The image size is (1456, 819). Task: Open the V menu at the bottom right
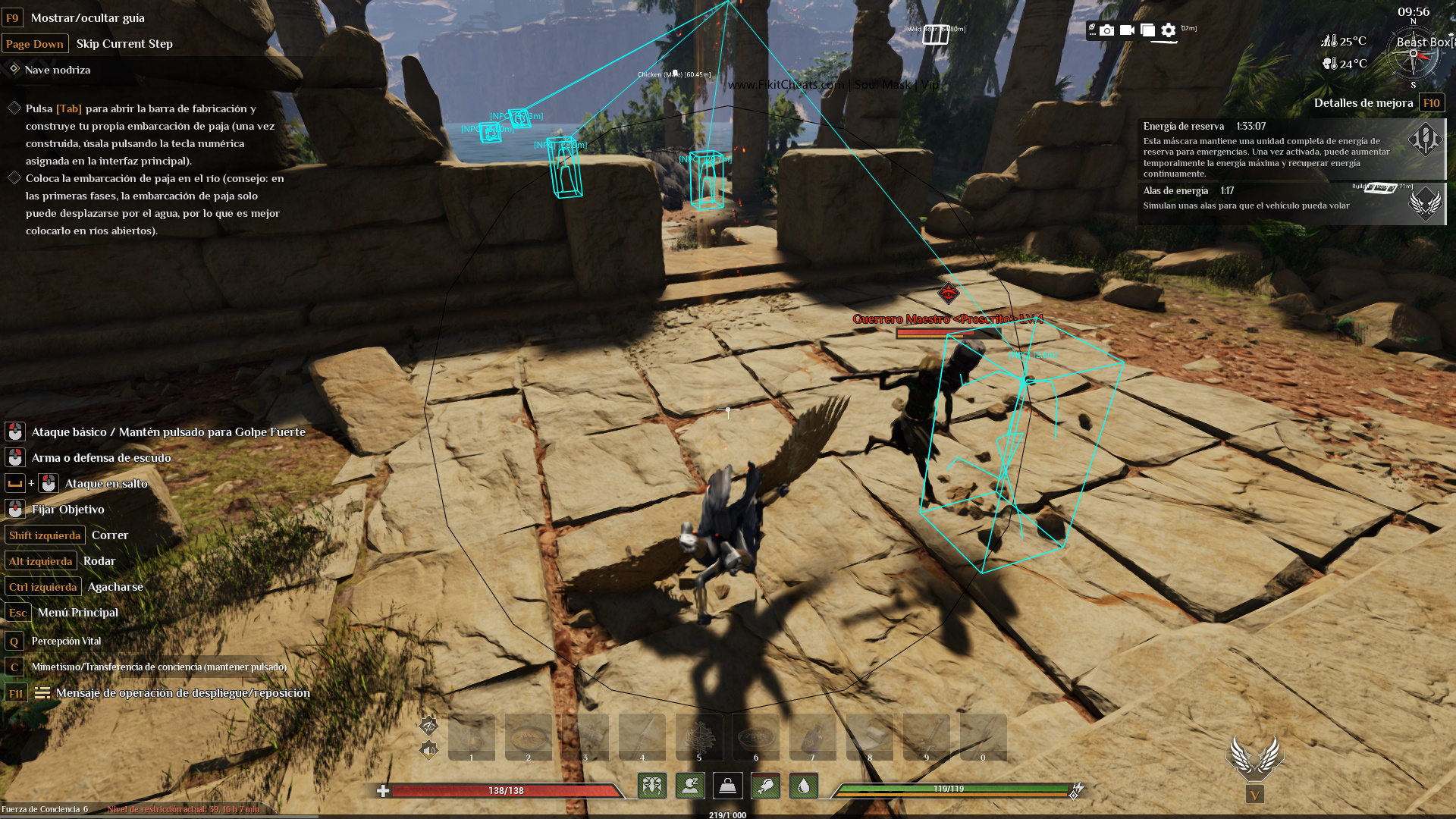[x=1257, y=795]
